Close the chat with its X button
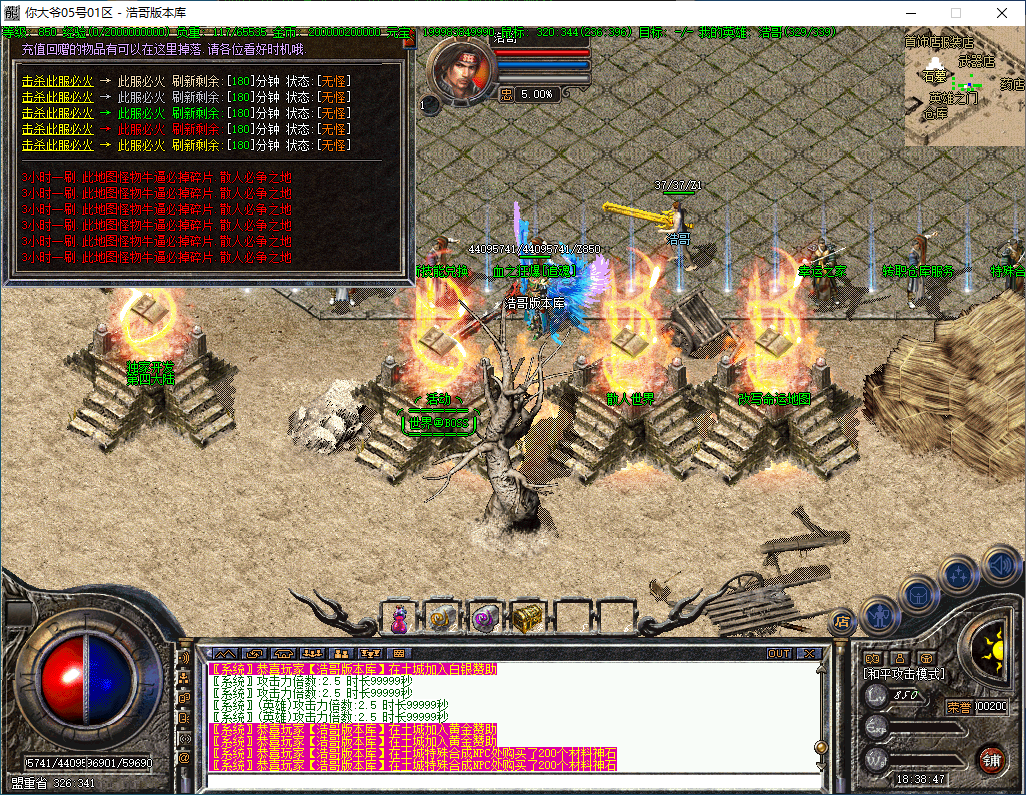This screenshot has width=1026, height=795. [x=808, y=654]
